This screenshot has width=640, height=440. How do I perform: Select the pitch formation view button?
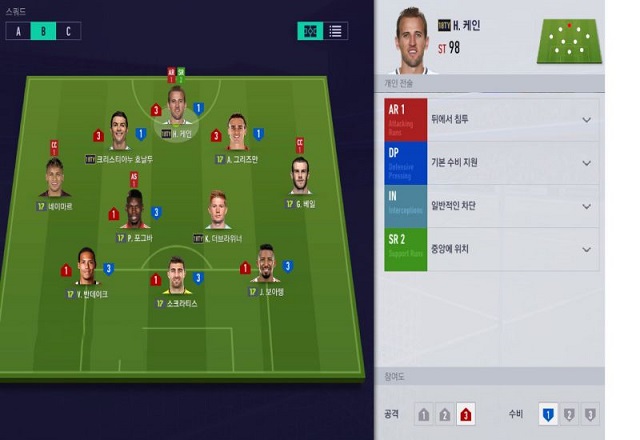tap(310, 31)
